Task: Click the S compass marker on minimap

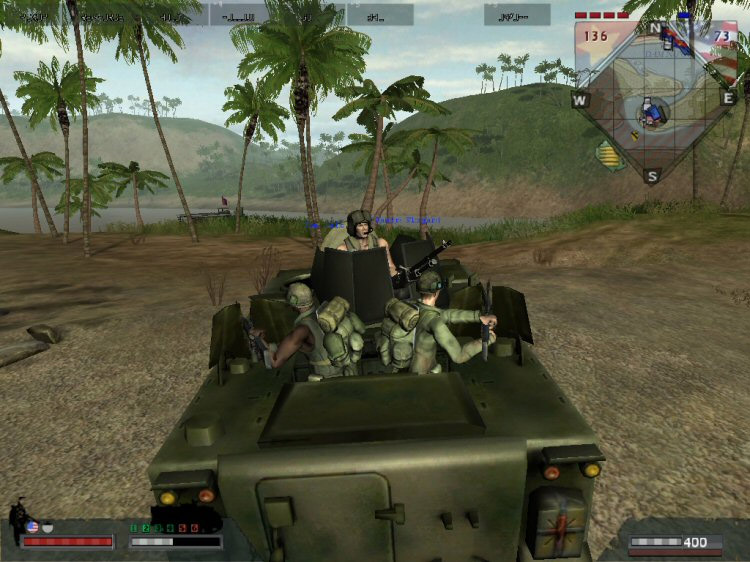Action: [x=652, y=176]
